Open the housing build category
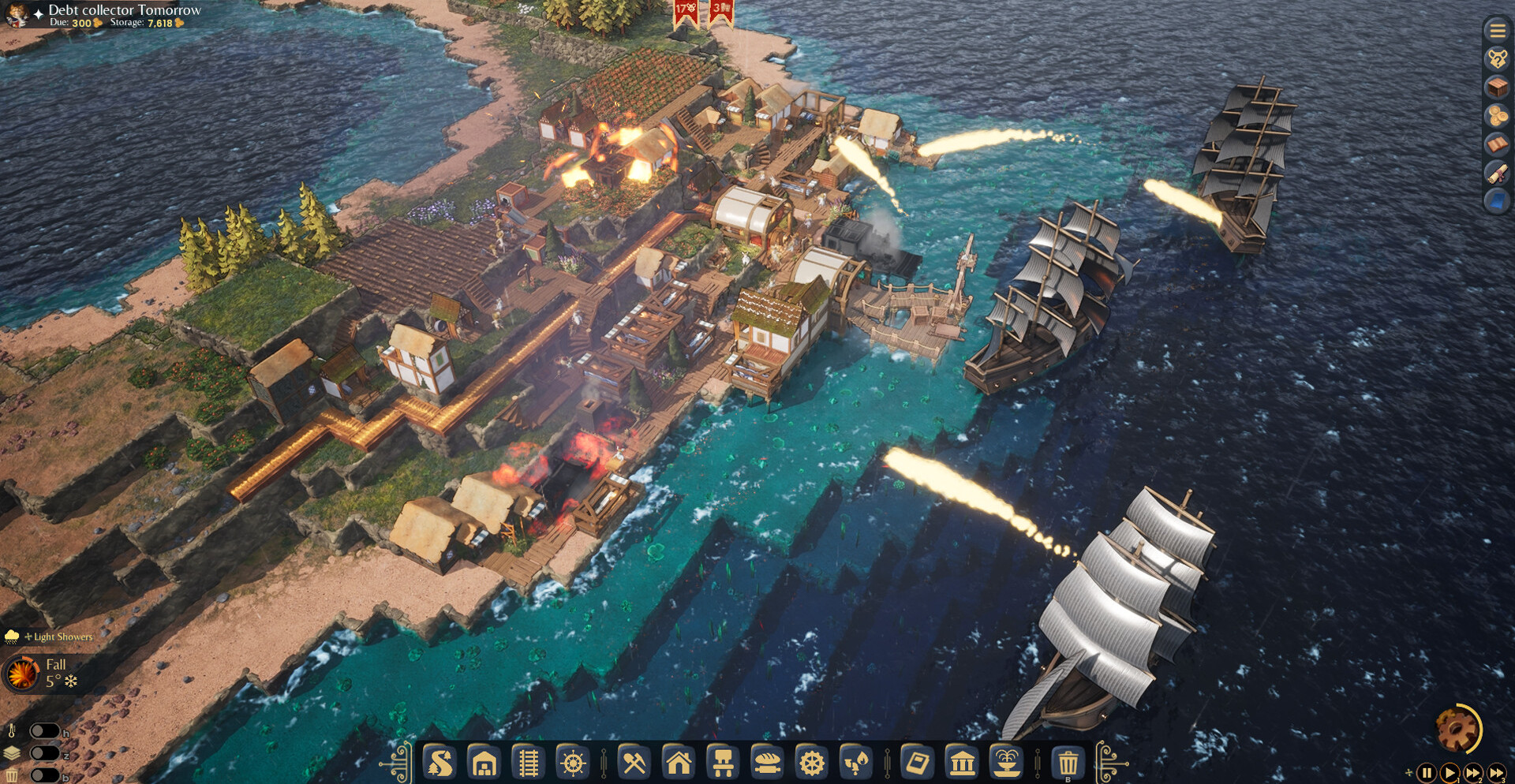Image resolution: width=1515 pixels, height=784 pixels. (x=679, y=763)
